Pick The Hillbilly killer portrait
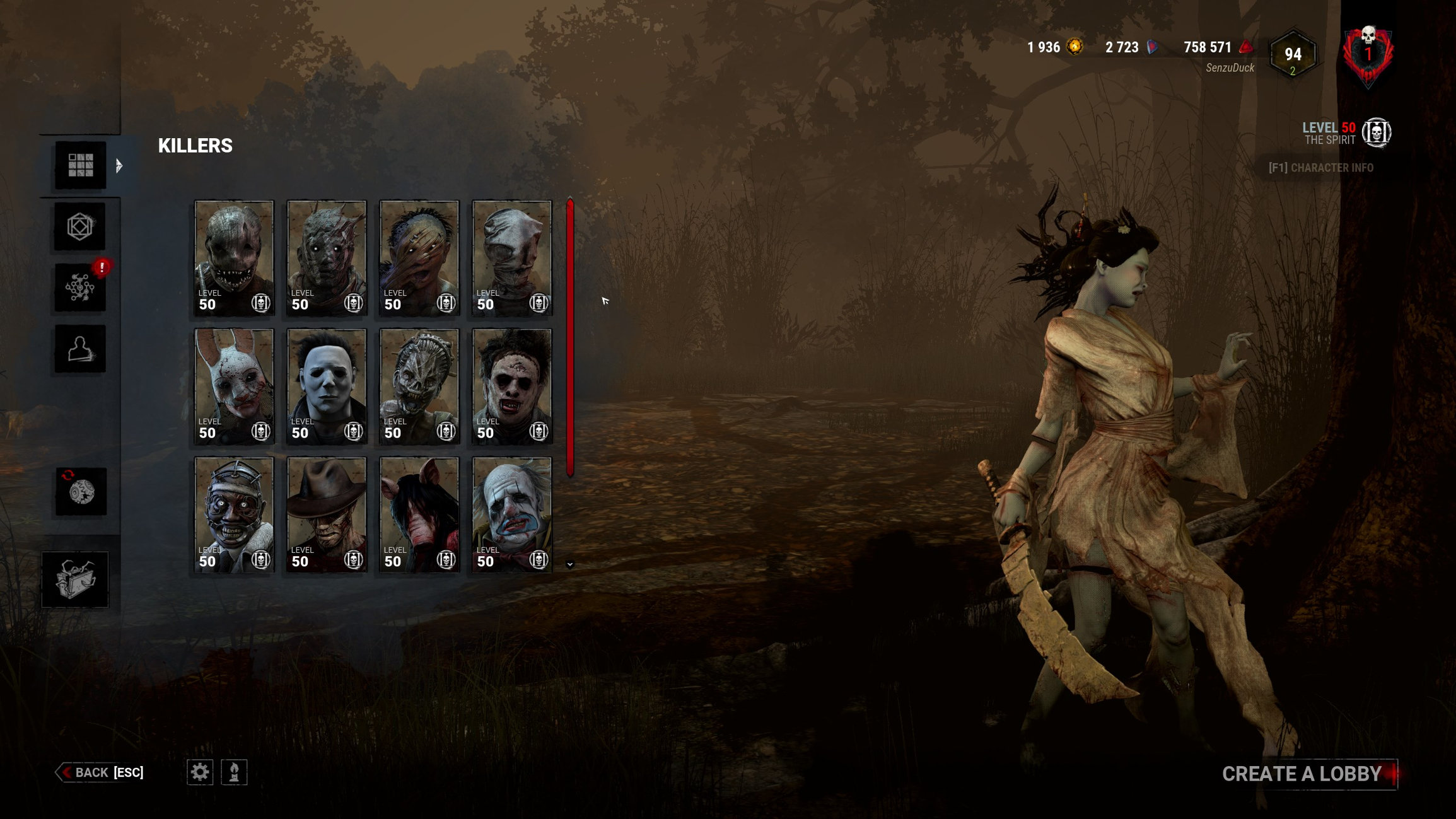This screenshot has height=819, width=1456. click(x=419, y=257)
